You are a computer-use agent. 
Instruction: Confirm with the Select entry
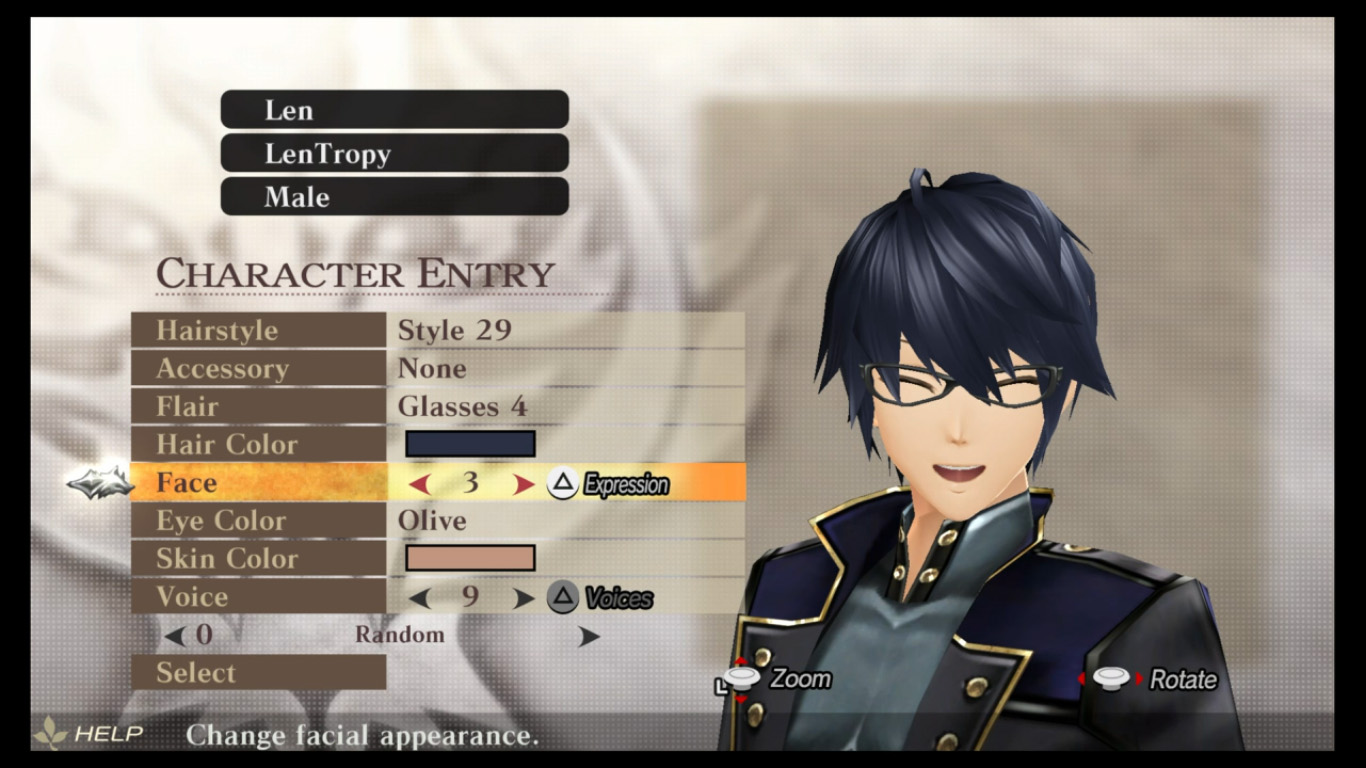(258, 673)
